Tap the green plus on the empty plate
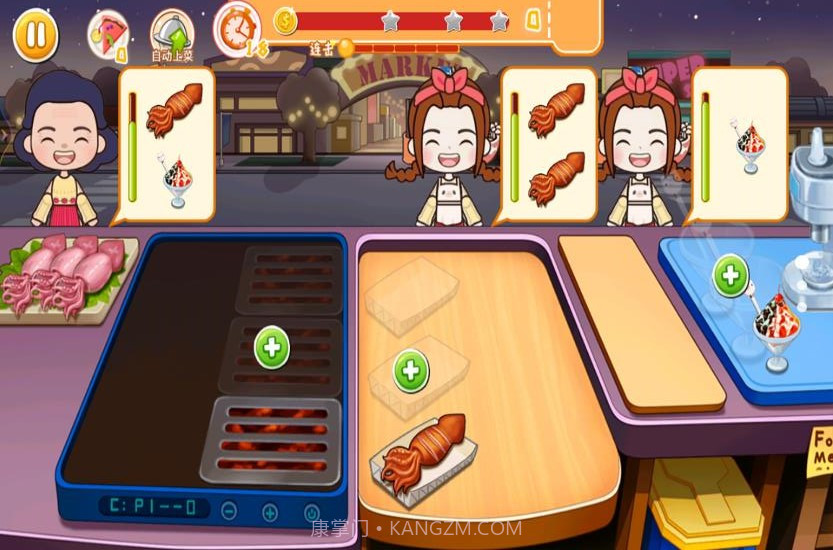 click(x=410, y=371)
